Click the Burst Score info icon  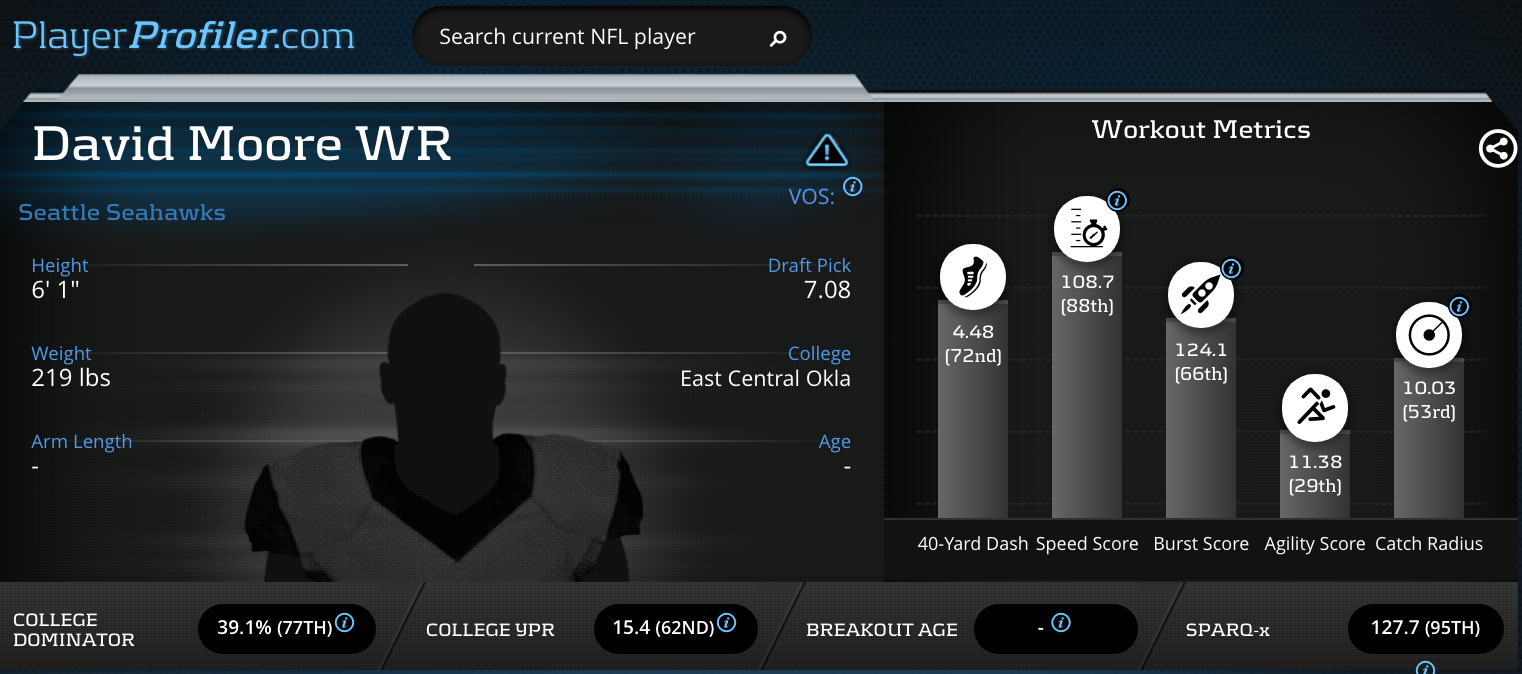click(x=1231, y=268)
